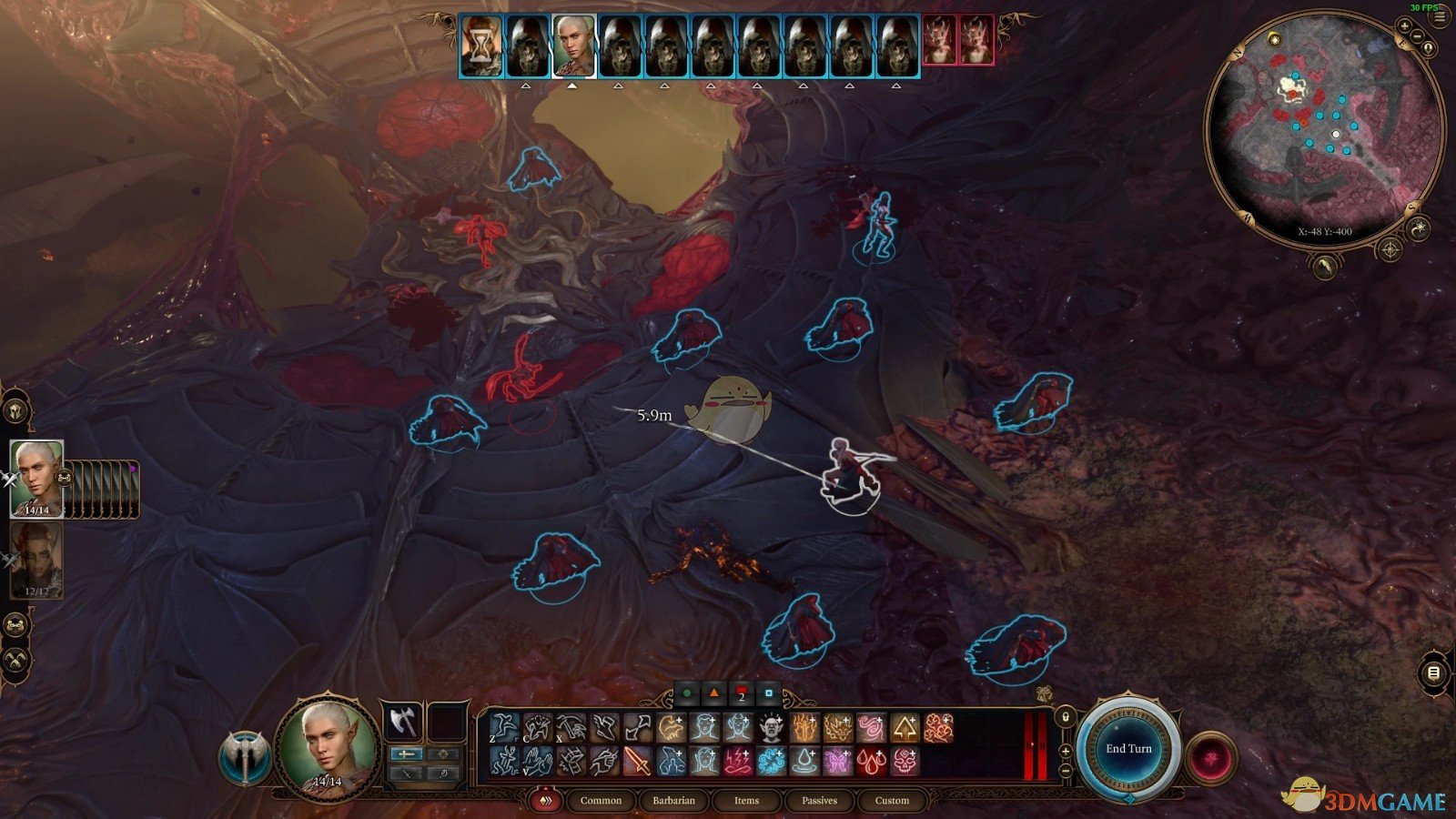1456x819 pixels.
Task: Open the Barbarian hotbar tab
Action: [x=673, y=801]
